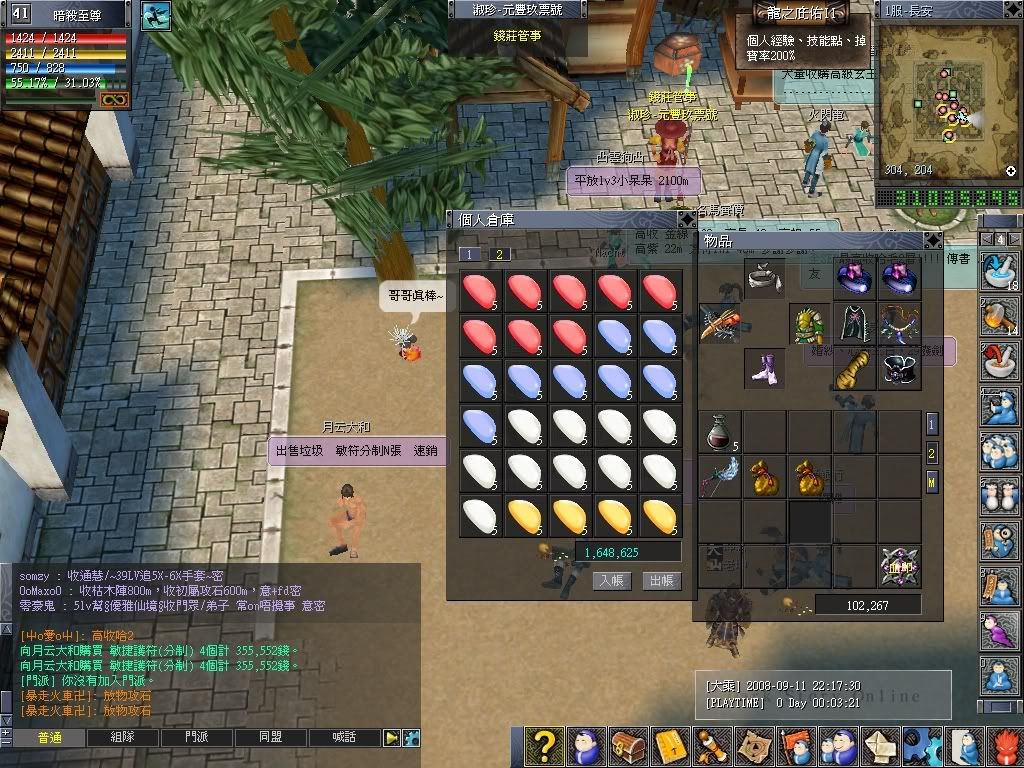This screenshot has height=768, width=1024.
Task: Switch chat to the 門派 channel
Action: click(197, 738)
